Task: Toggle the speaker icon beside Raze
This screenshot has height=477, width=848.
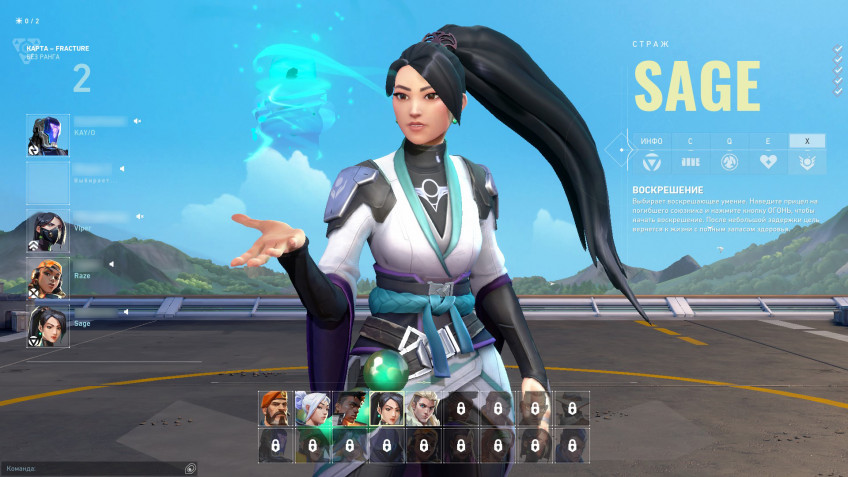Action: tap(112, 264)
